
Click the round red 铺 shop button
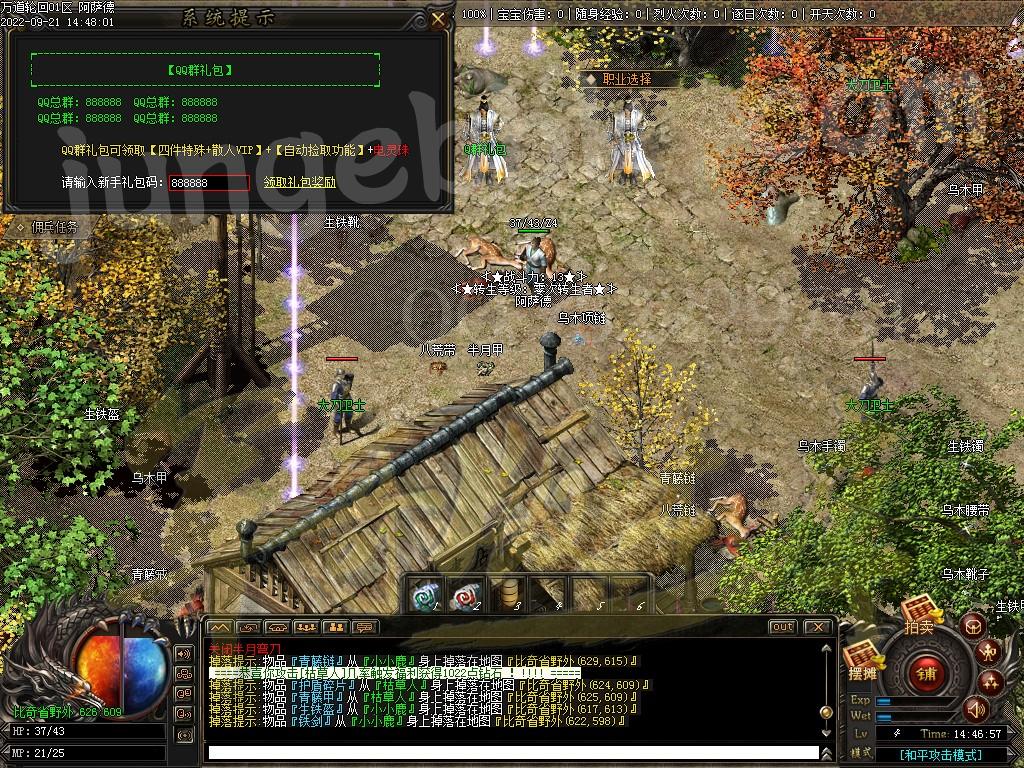pos(926,673)
